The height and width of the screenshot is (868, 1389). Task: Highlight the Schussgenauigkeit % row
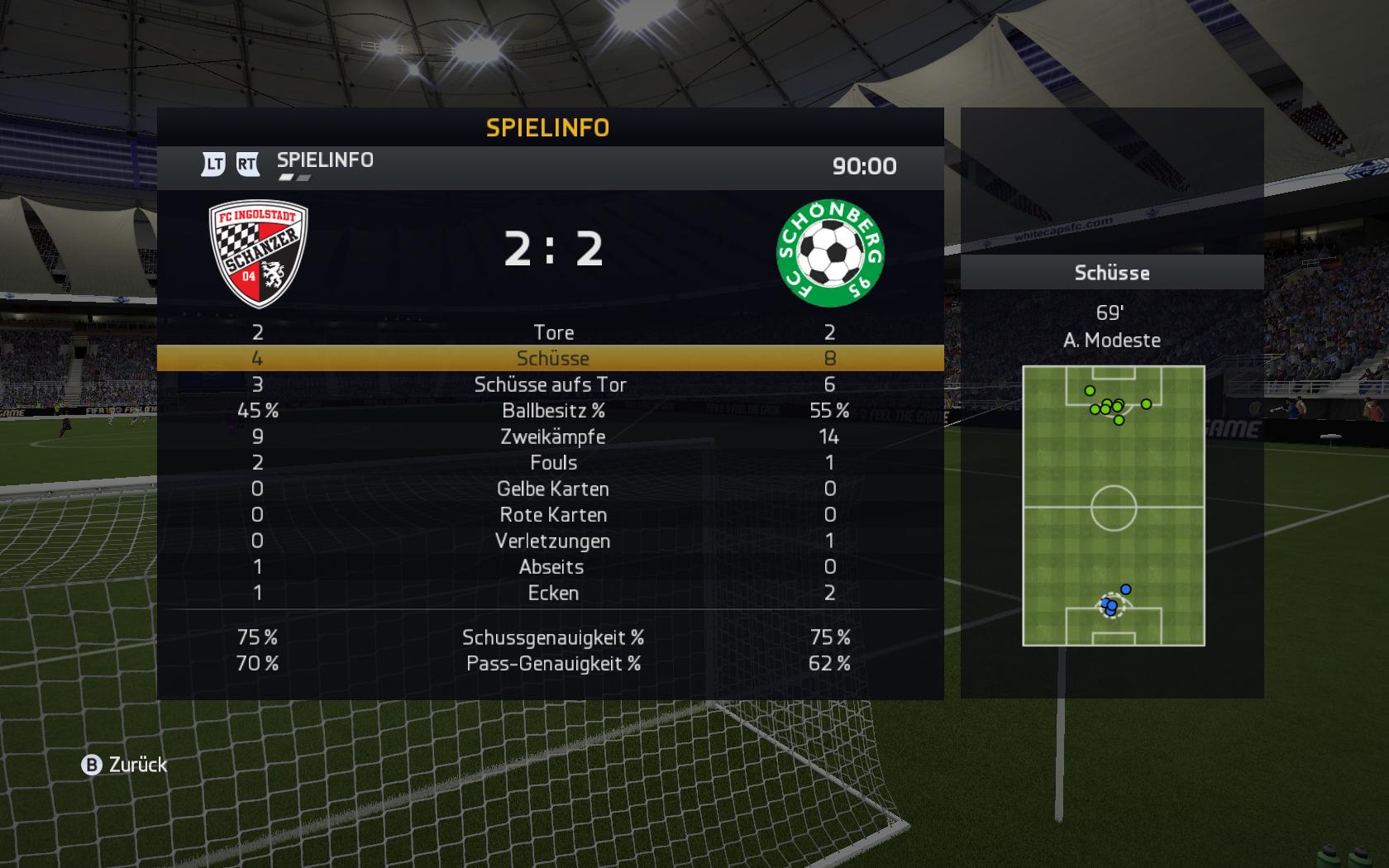tap(552, 637)
